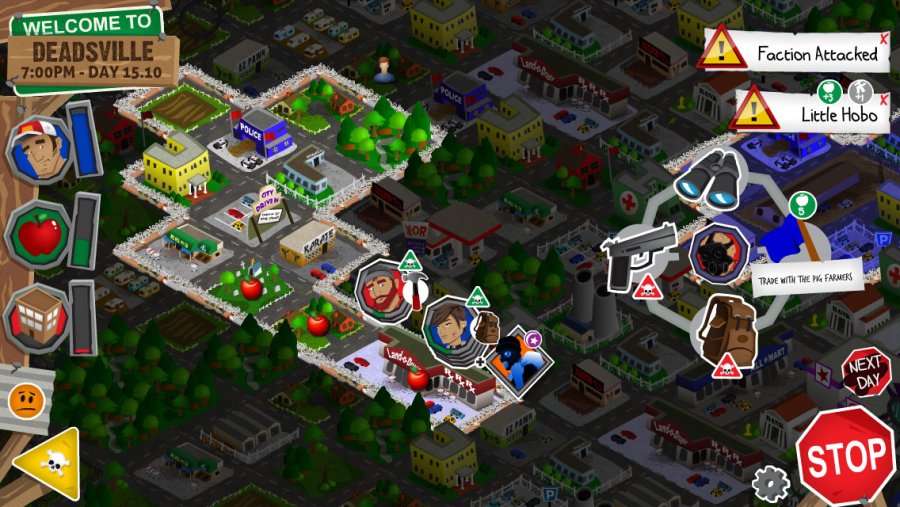The width and height of the screenshot is (900, 507).
Task: End the turn with Next Day
Action: (864, 372)
